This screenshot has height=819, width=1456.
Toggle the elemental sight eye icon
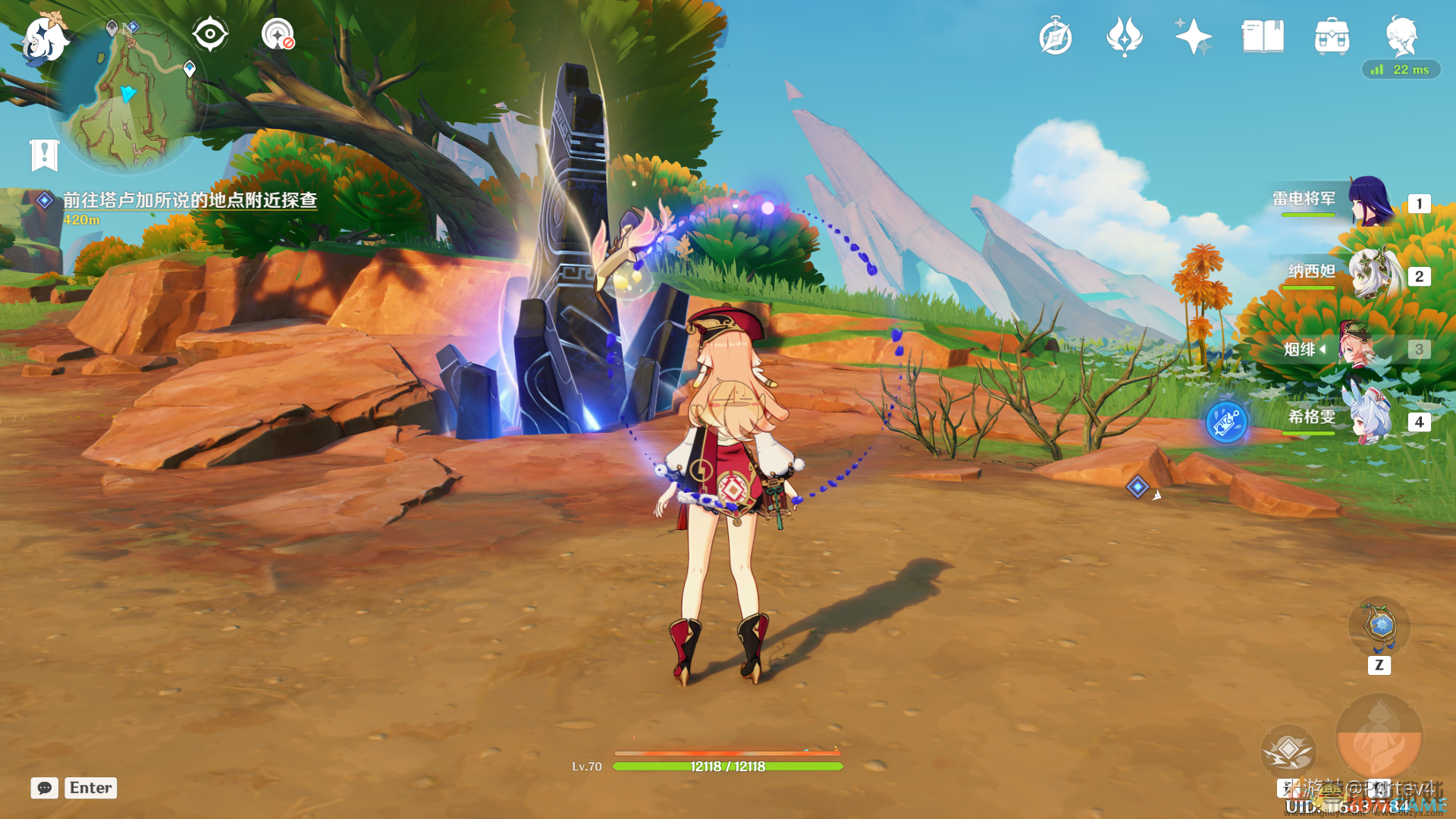coord(209,34)
